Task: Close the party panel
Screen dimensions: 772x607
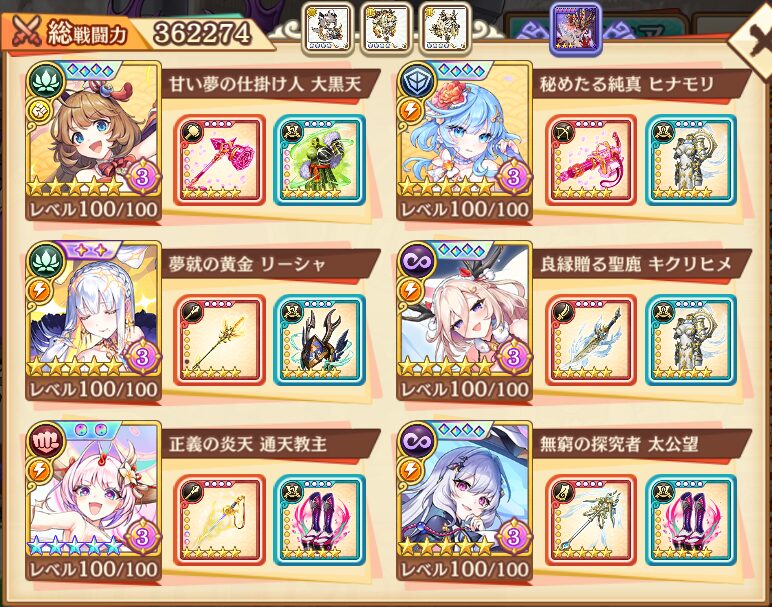Action: click(750, 35)
